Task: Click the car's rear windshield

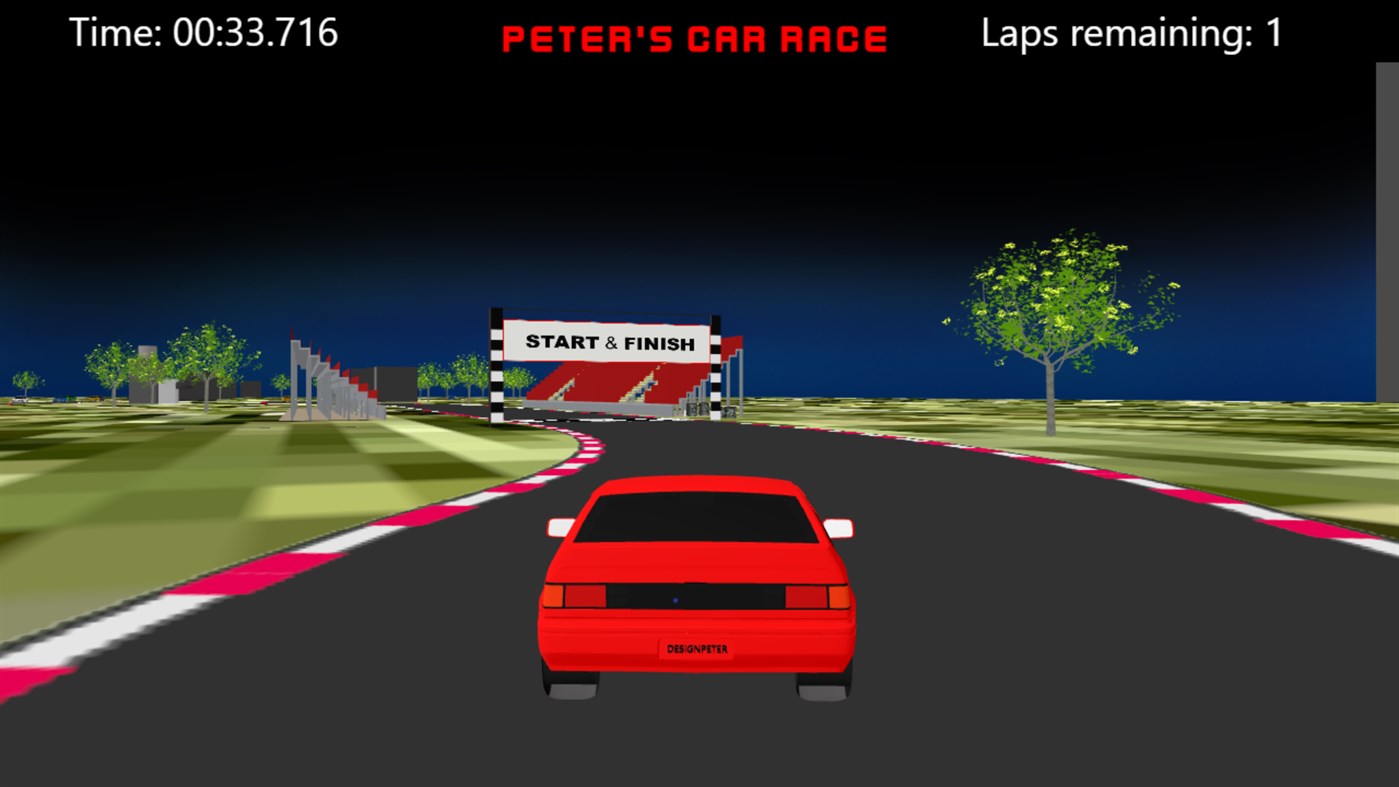Action: [x=697, y=520]
